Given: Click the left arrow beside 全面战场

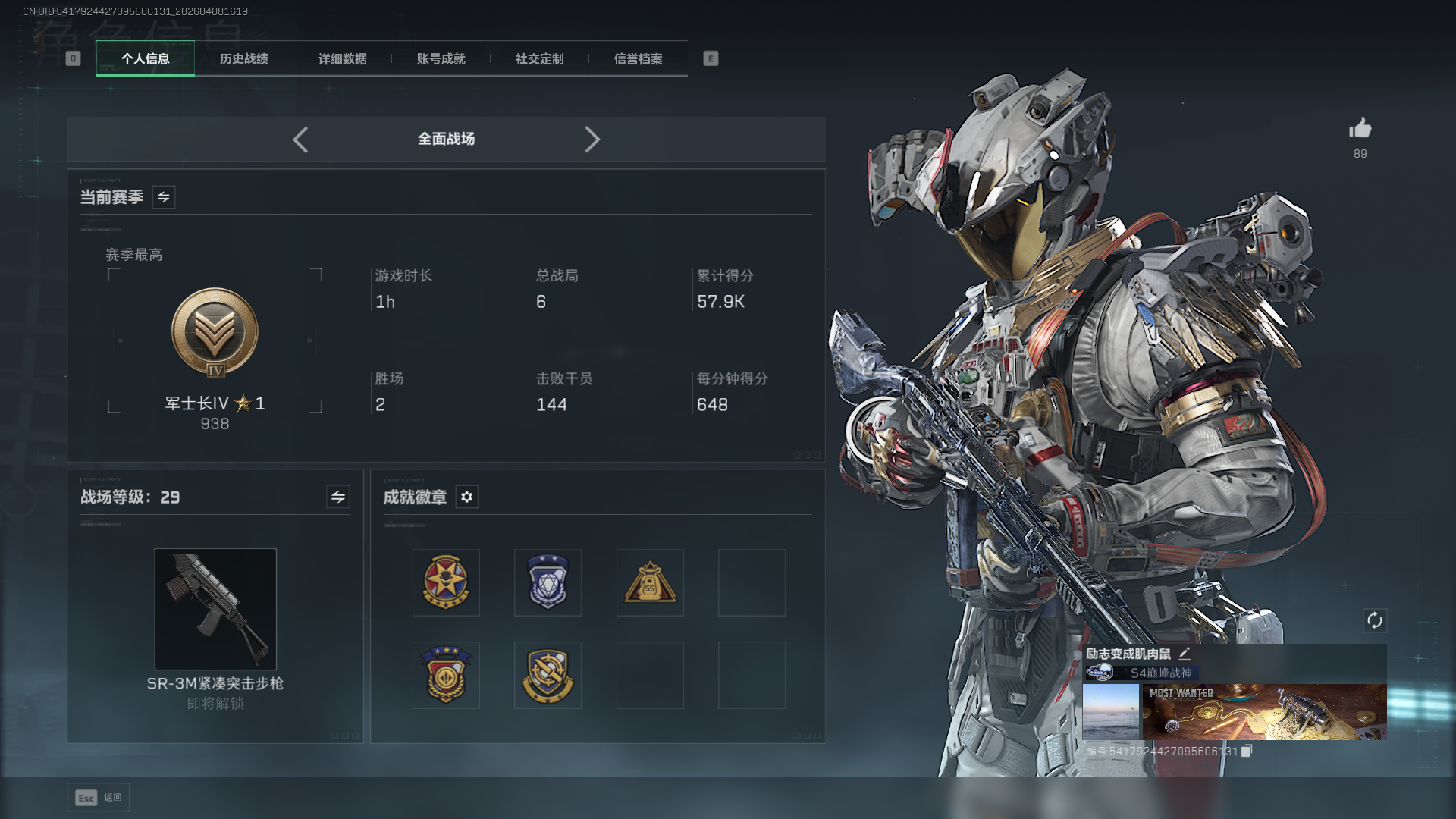Looking at the screenshot, I should pos(300,140).
